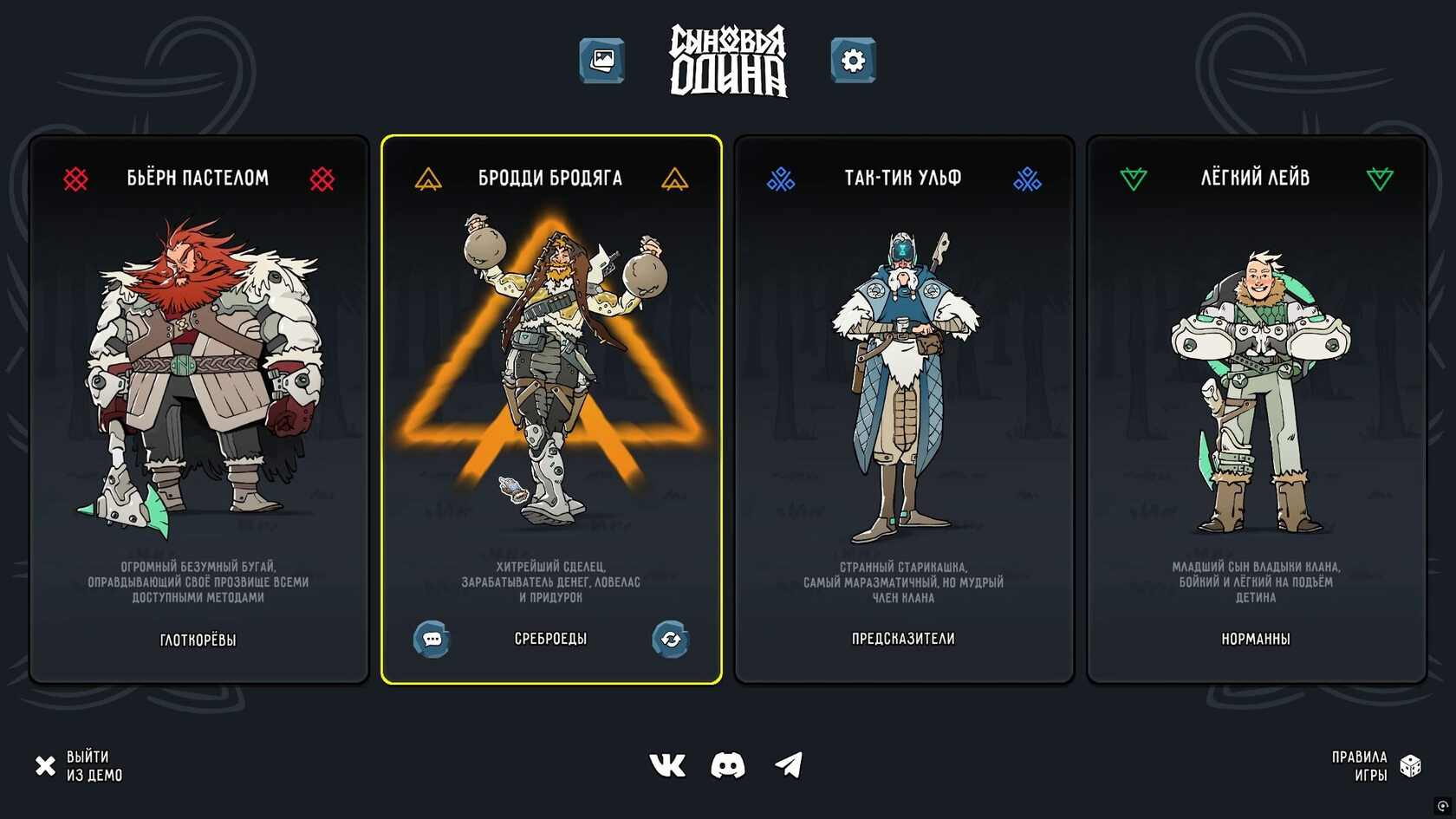Click the speech bubble button on Бродди's card

tap(432, 640)
